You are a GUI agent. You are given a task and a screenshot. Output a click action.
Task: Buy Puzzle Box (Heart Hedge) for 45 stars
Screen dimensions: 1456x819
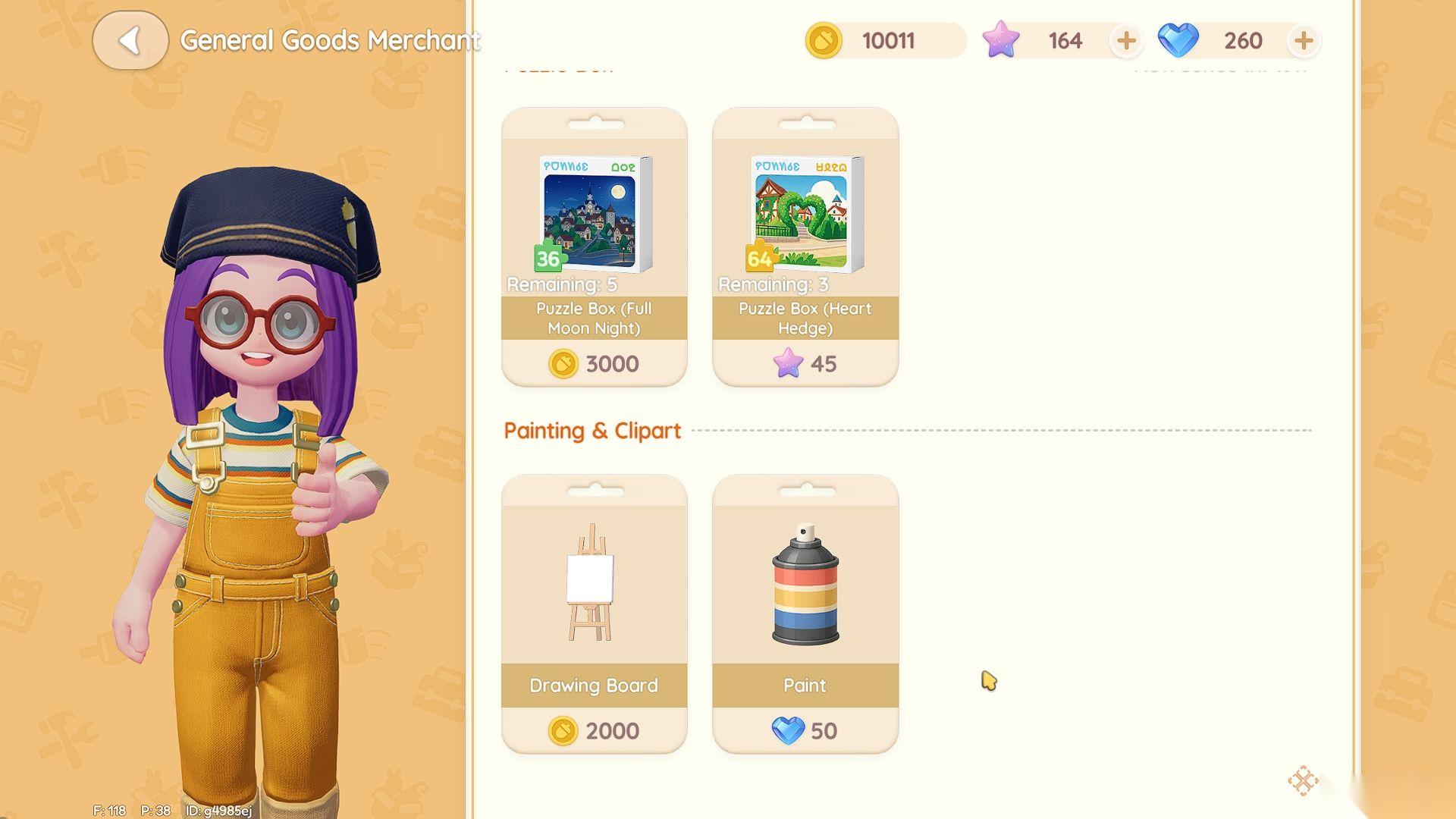pyautogui.click(x=805, y=364)
